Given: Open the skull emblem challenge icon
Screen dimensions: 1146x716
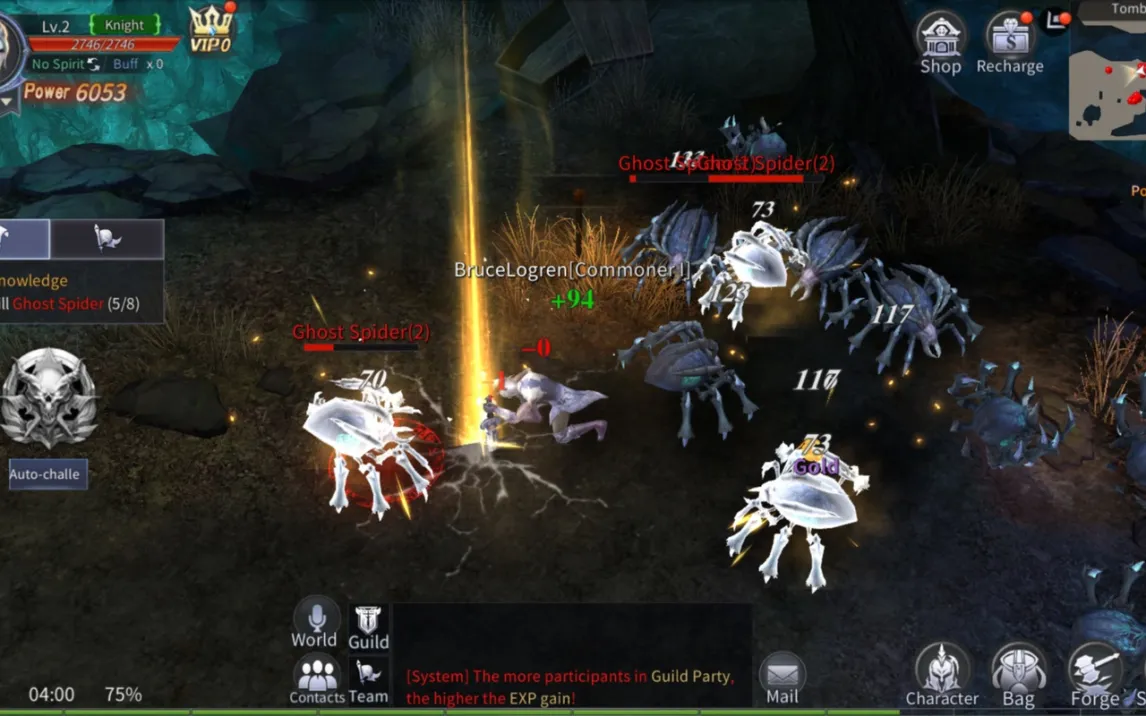Looking at the screenshot, I should click(48, 399).
